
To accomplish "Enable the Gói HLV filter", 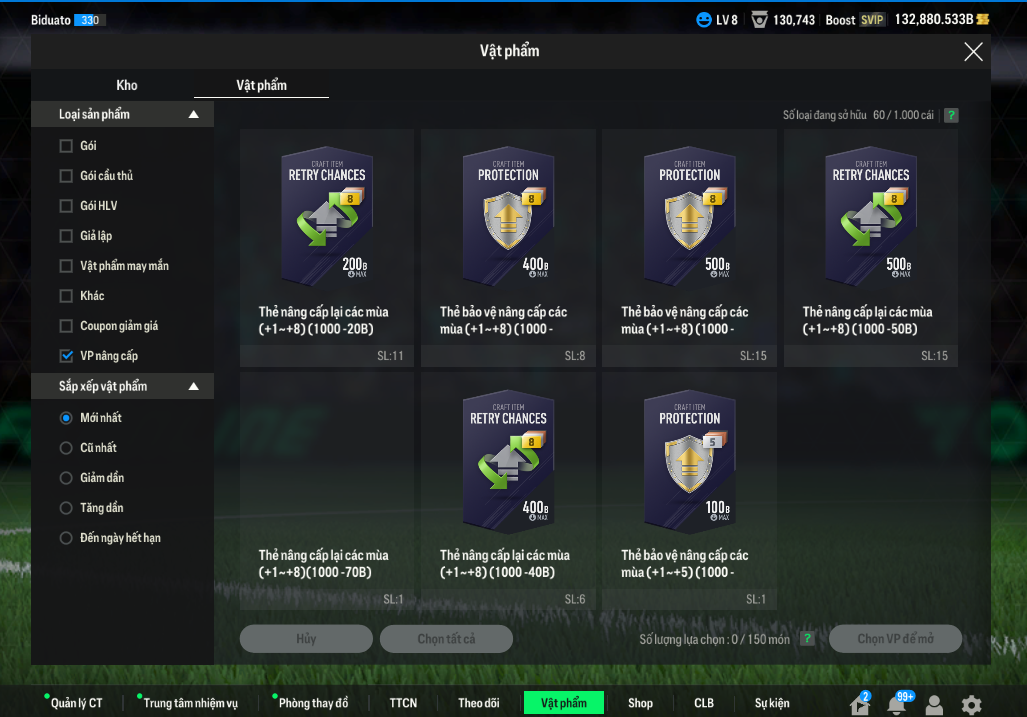I will coord(67,206).
